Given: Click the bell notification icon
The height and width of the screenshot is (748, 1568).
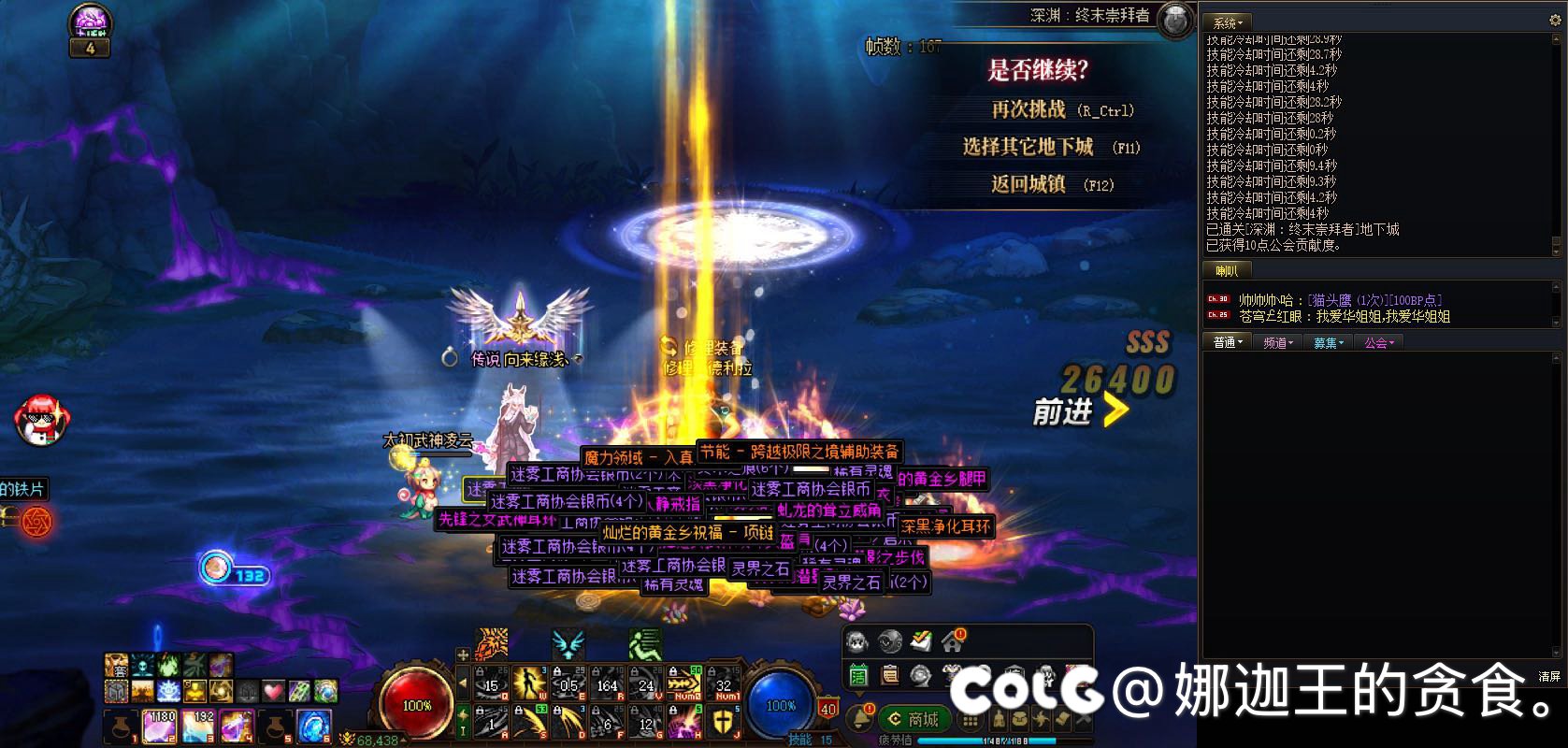Looking at the screenshot, I should click(x=858, y=718).
